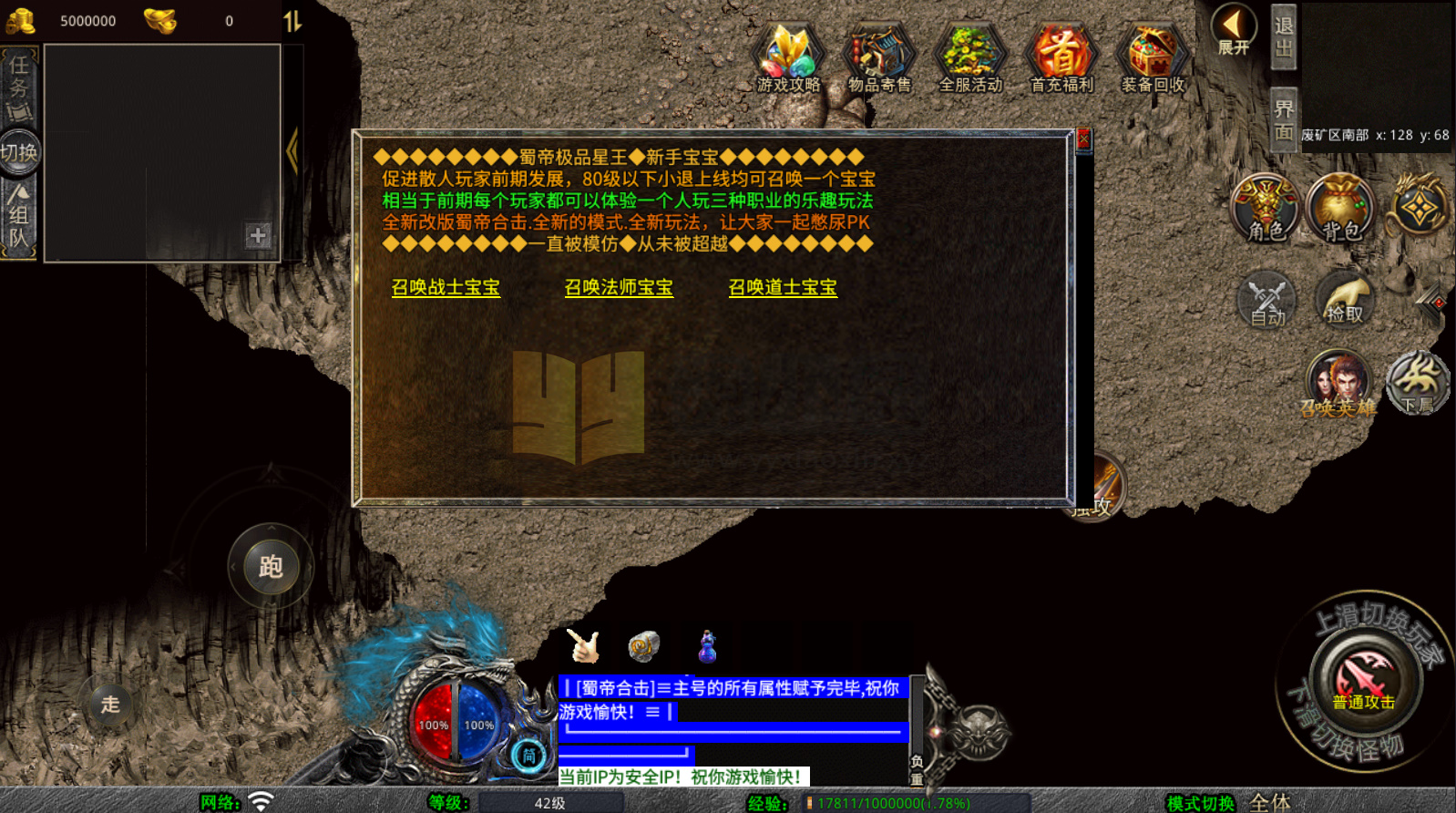
Task: Choose 召唤法师宝宝 mage pet link
Action: pos(619,288)
